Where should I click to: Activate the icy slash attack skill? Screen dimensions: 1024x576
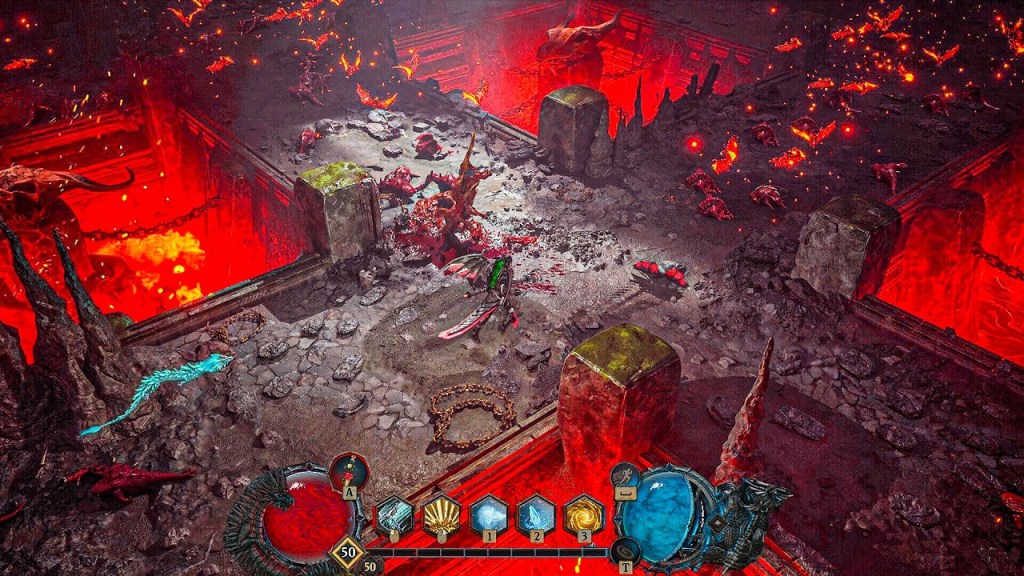(x=393, y=516)
